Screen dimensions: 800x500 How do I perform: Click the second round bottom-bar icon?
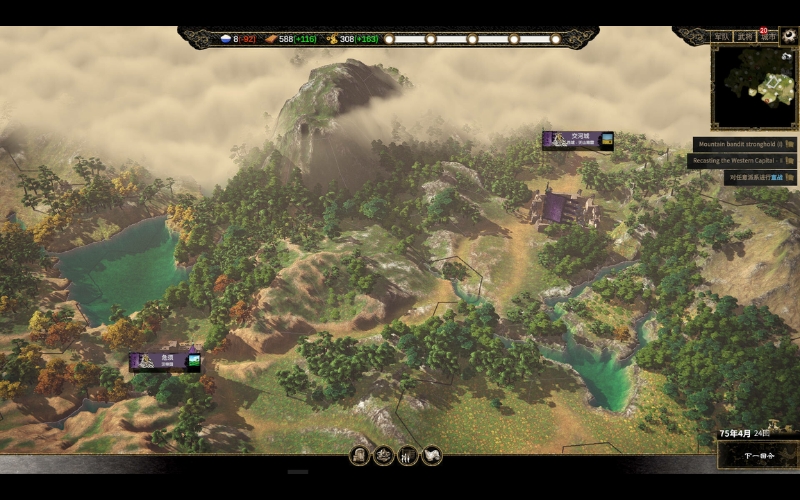pos(384,456)
